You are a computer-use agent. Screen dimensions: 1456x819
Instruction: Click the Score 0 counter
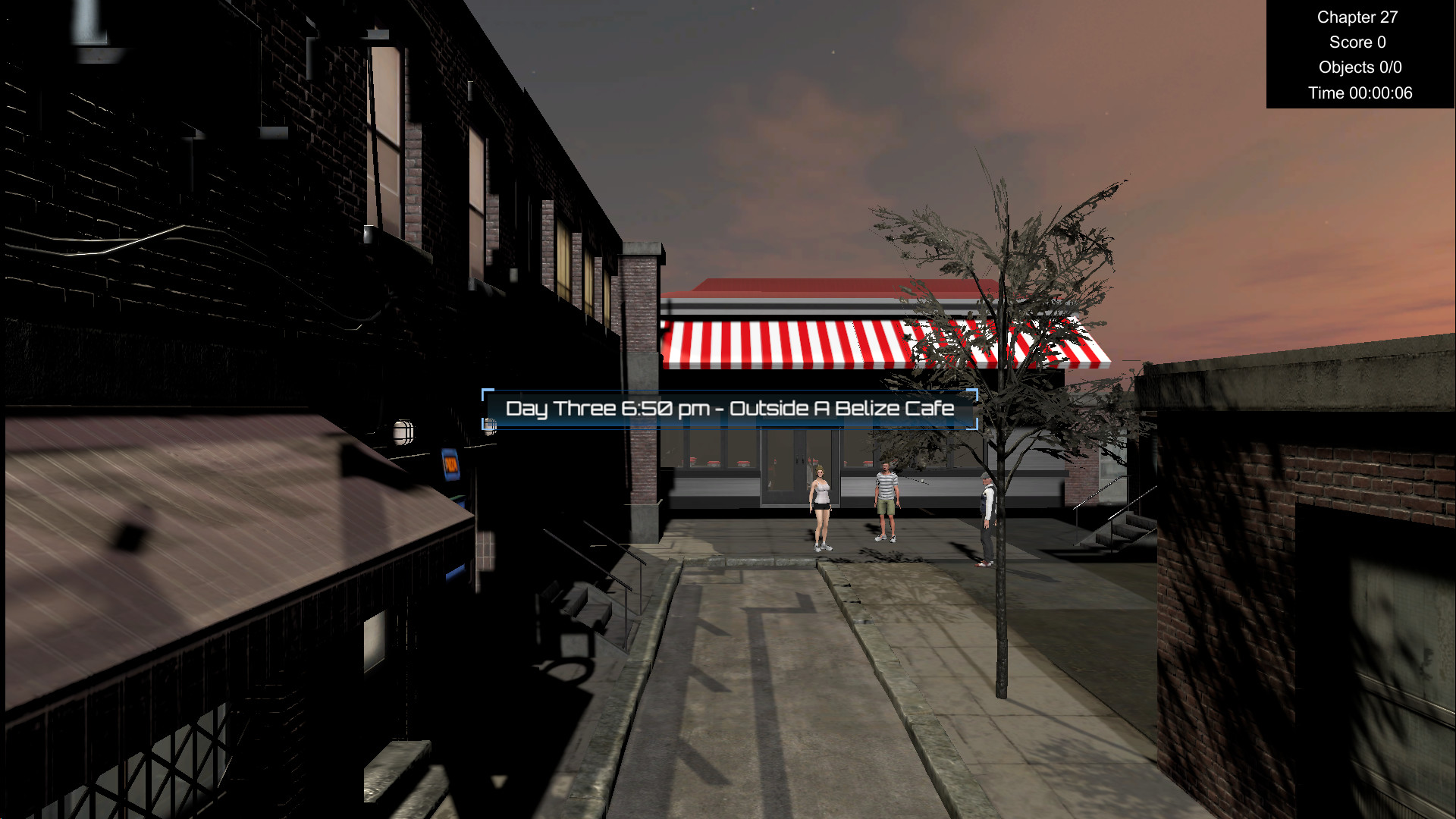pos(1357,42)
